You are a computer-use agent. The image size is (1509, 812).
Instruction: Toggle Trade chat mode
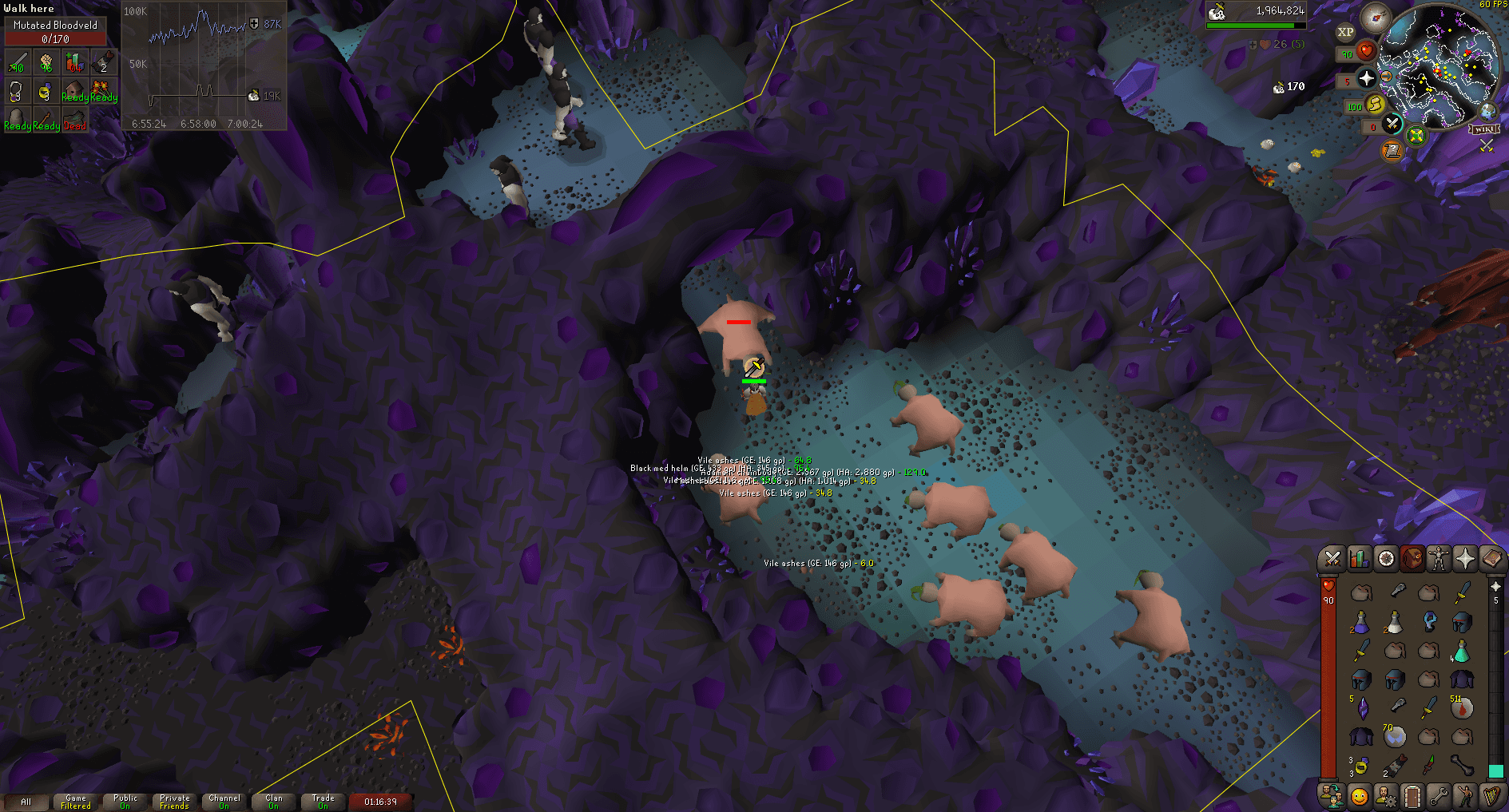(x=323, y=800)
